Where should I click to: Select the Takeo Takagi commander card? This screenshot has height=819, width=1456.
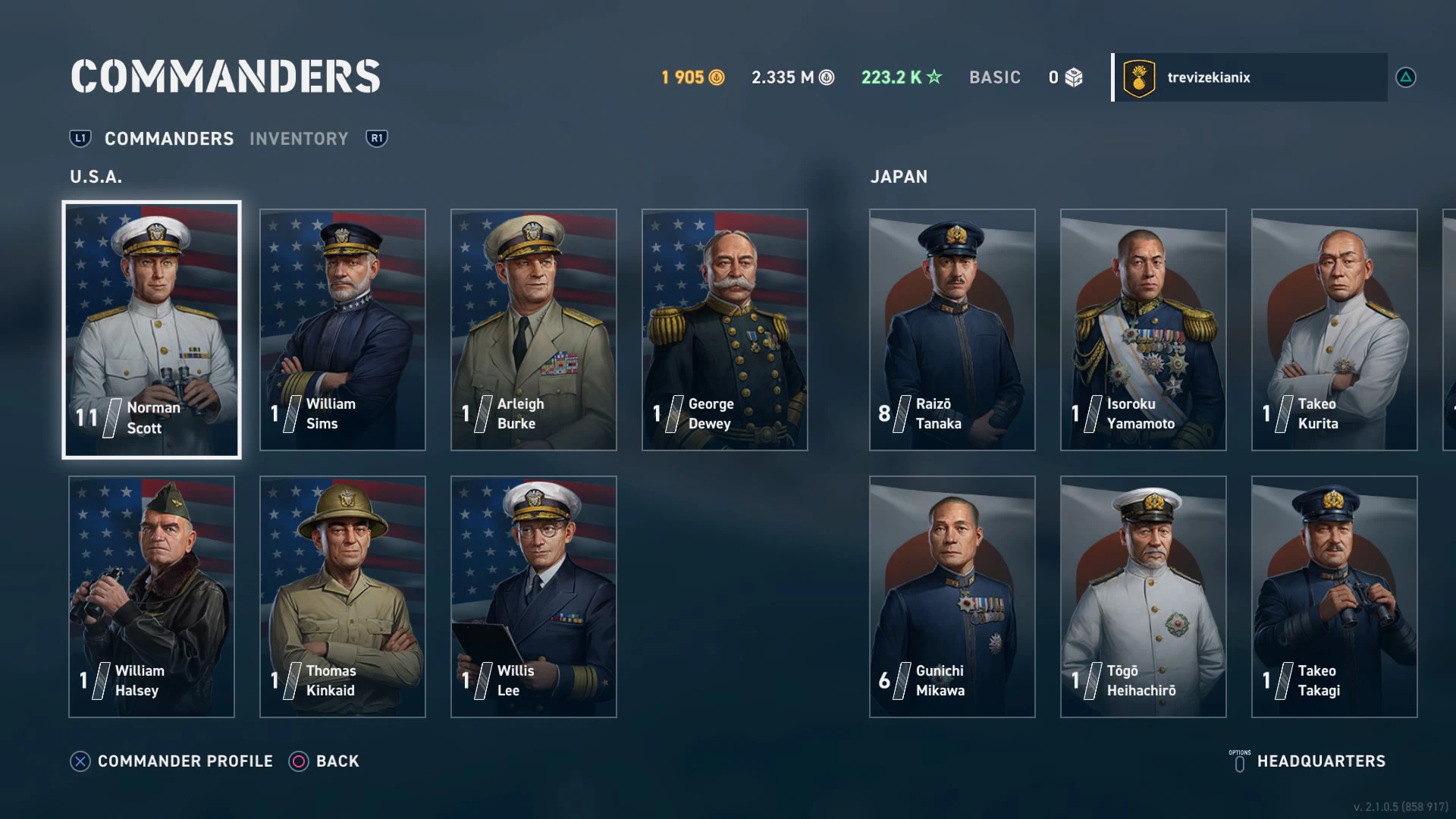click(1335, 597)
